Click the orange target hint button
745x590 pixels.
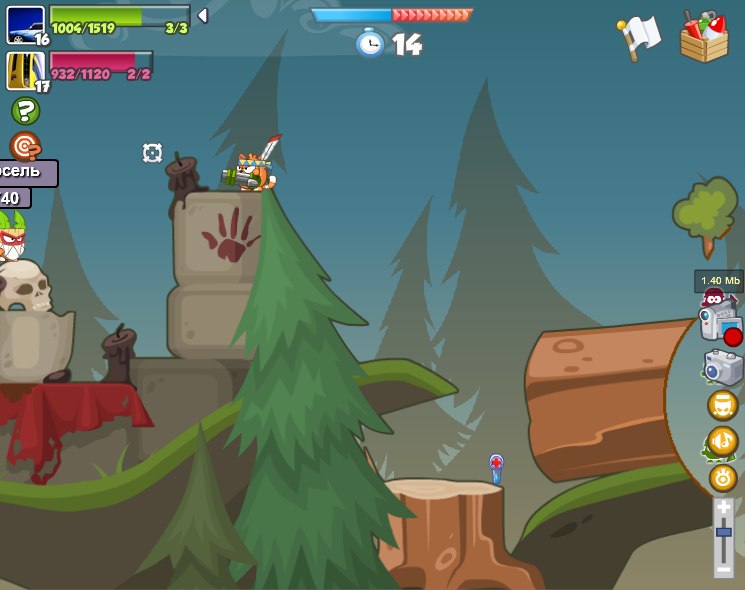click(24, 146)
